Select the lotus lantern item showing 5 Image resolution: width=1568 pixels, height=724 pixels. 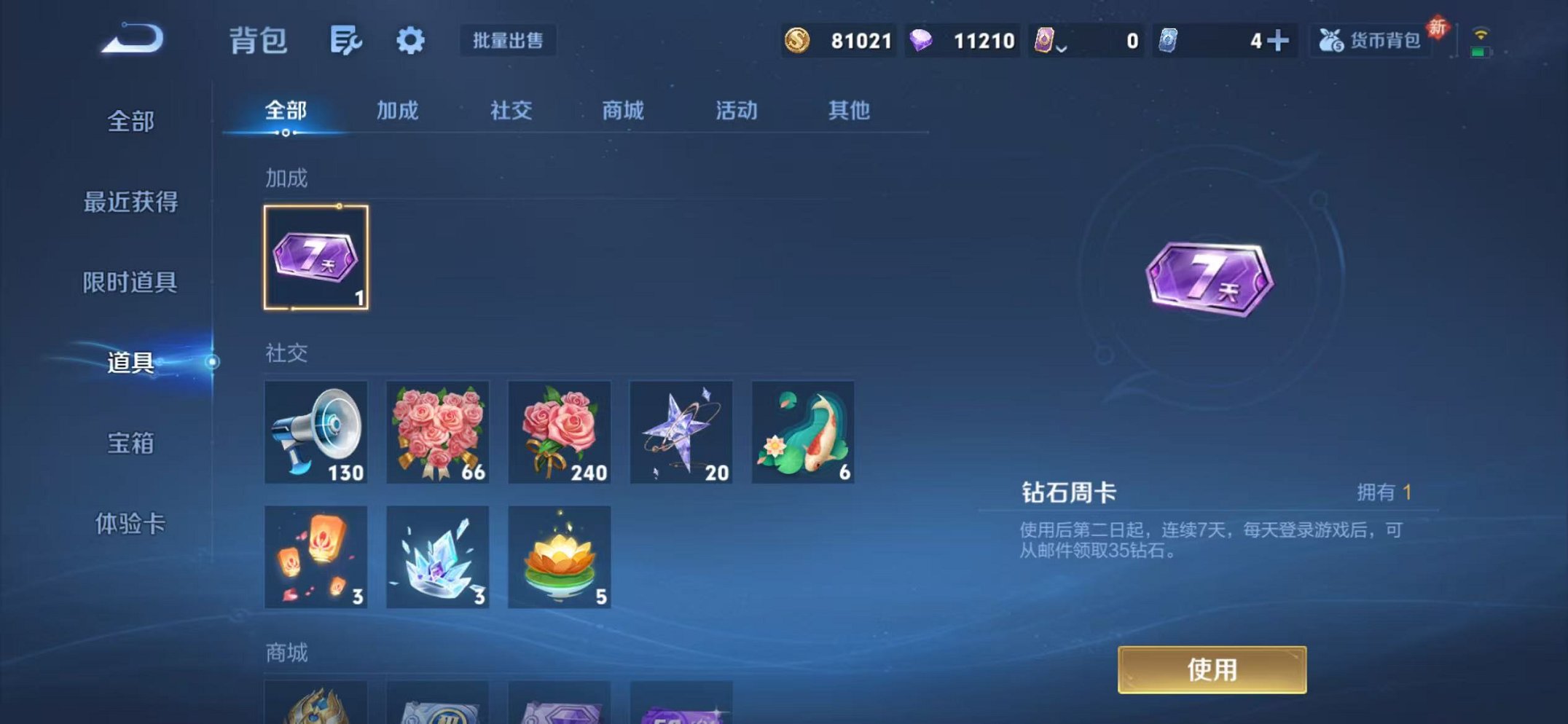[x=559, y=557]
